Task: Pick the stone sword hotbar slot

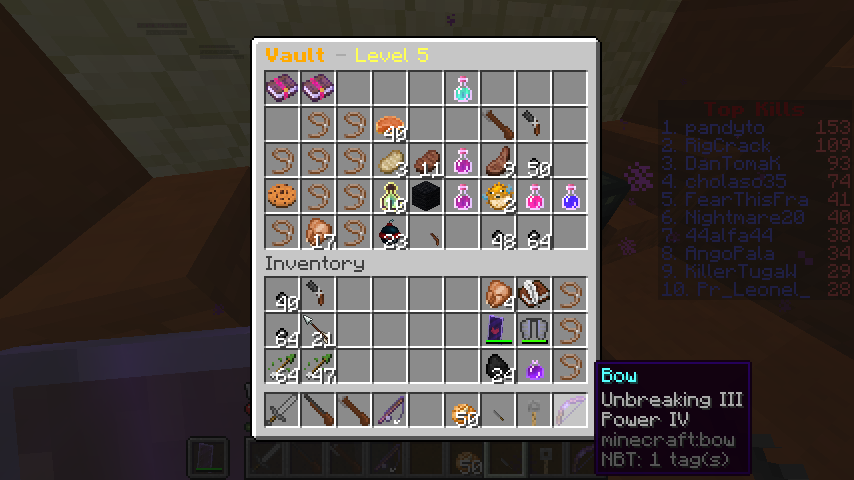Action: pos(282,409)
